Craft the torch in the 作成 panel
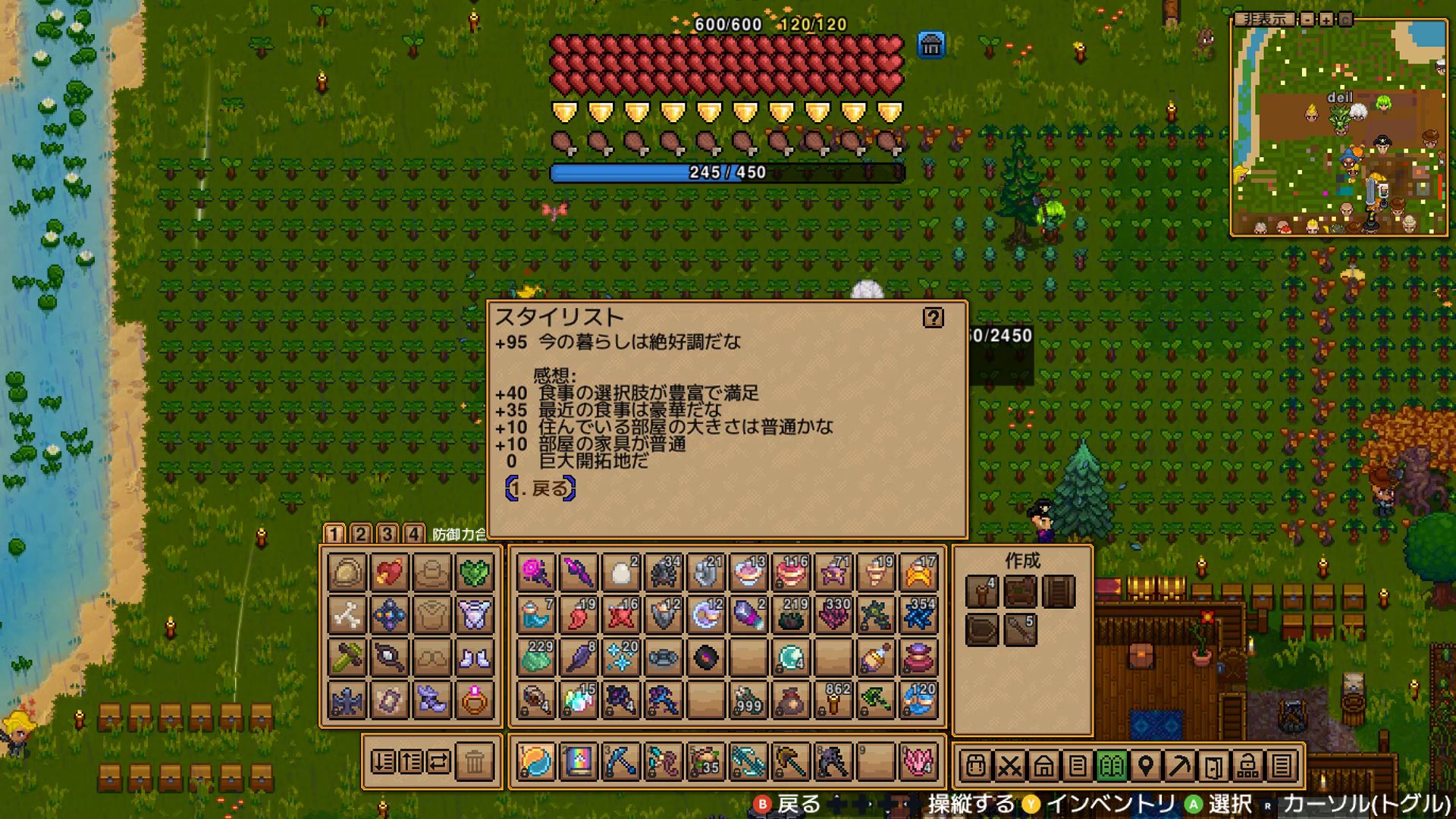 tap(981, 591)
